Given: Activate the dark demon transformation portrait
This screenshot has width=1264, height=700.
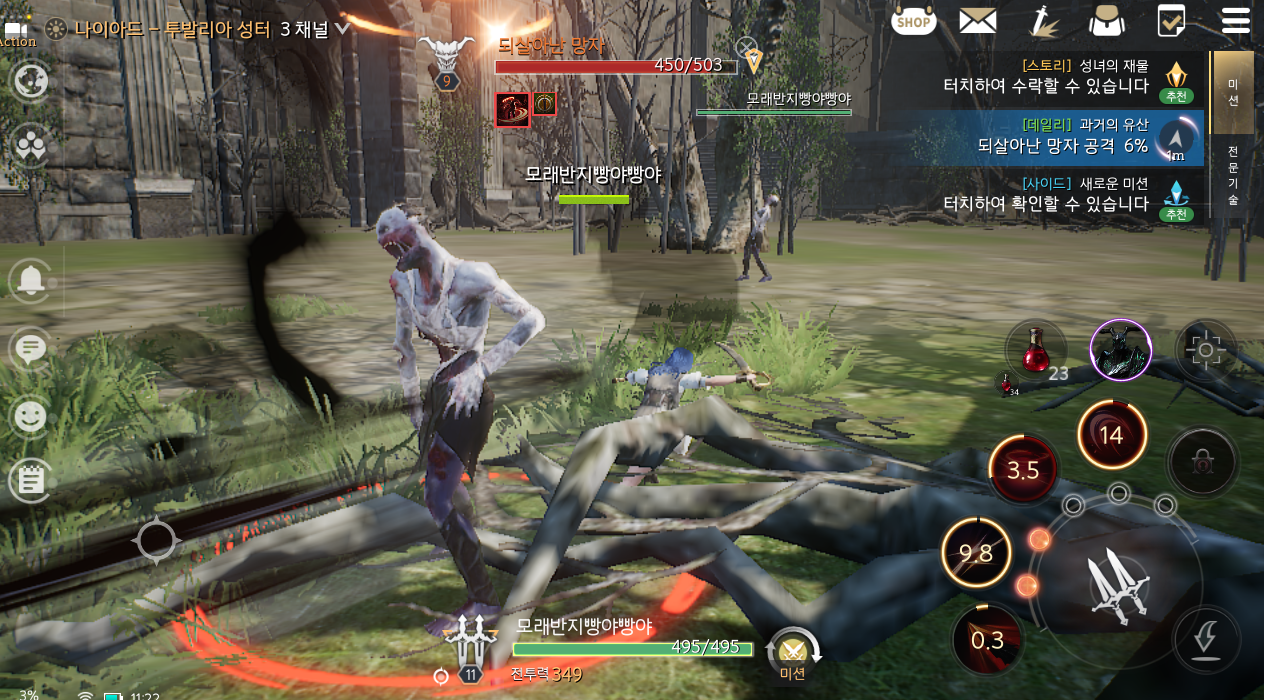Looking at the screenshot, I should click(1120, 350).
